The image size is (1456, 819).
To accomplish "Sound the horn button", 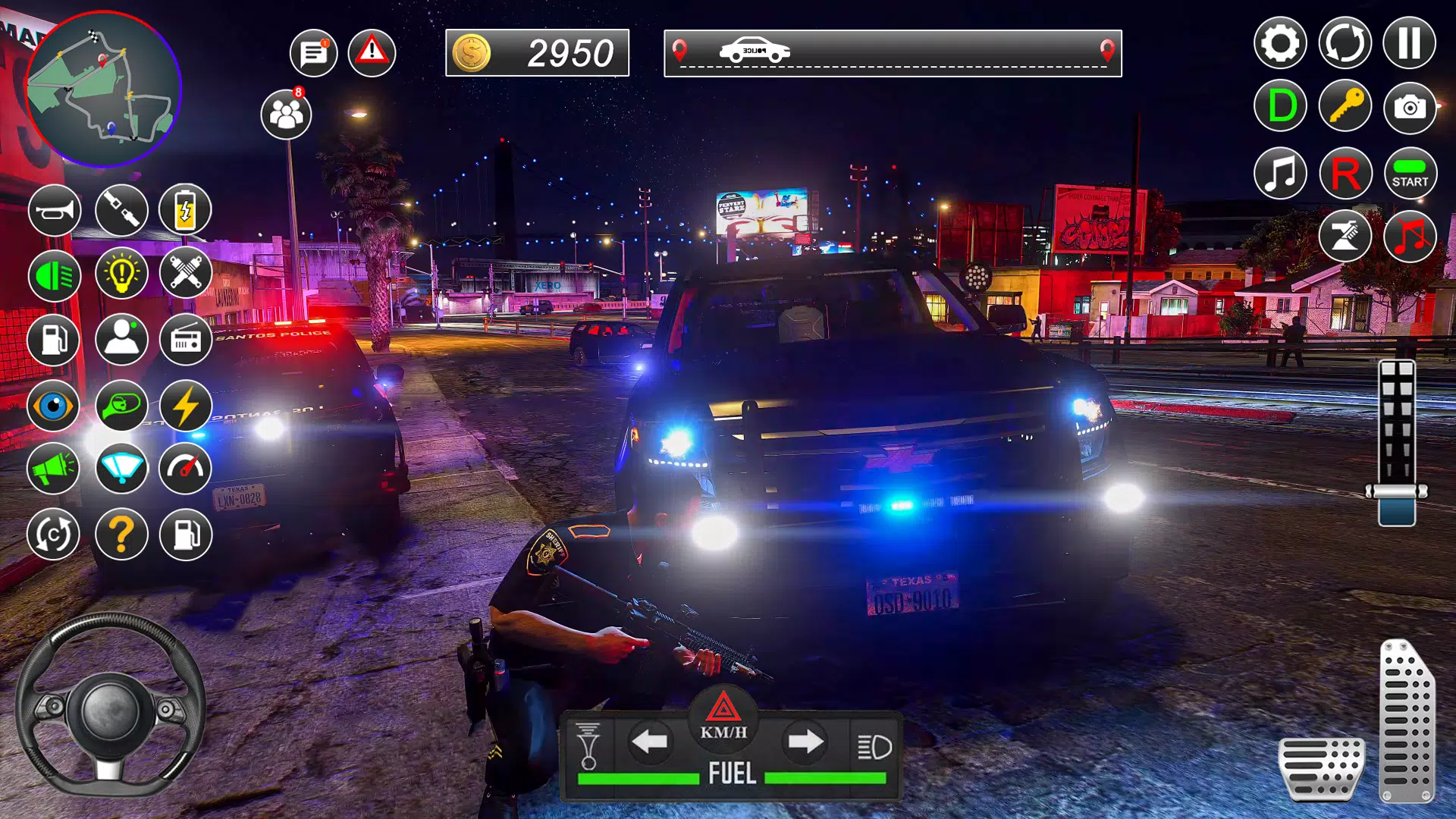I will (x=55, y=209).
